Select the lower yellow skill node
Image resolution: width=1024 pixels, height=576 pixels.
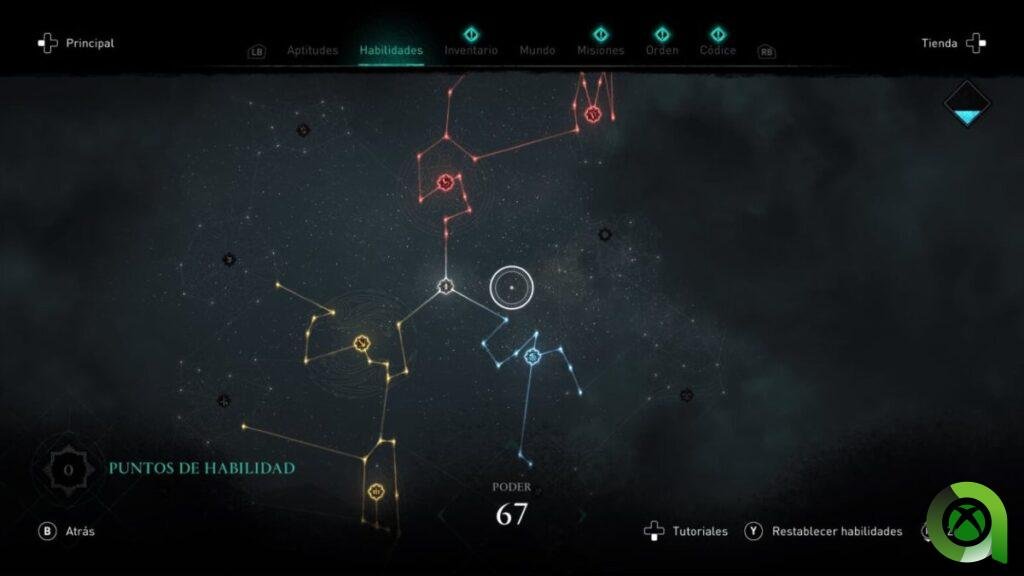376,491
